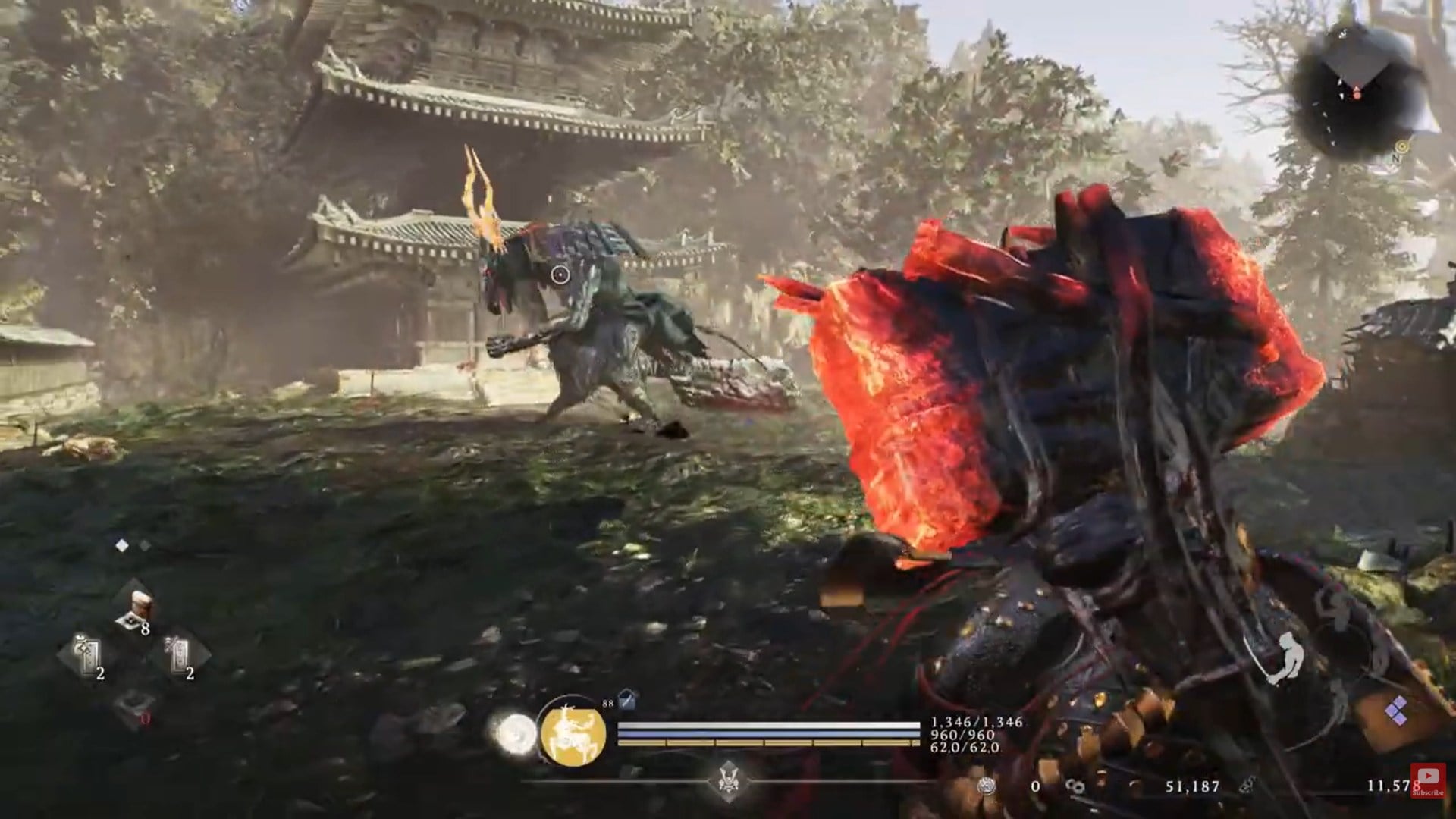Click the red enemy dot at the minimap center
Image resolution: width=1456 pixels, height=819 pixels.
pyautogui.click(x=1356, y=94)
